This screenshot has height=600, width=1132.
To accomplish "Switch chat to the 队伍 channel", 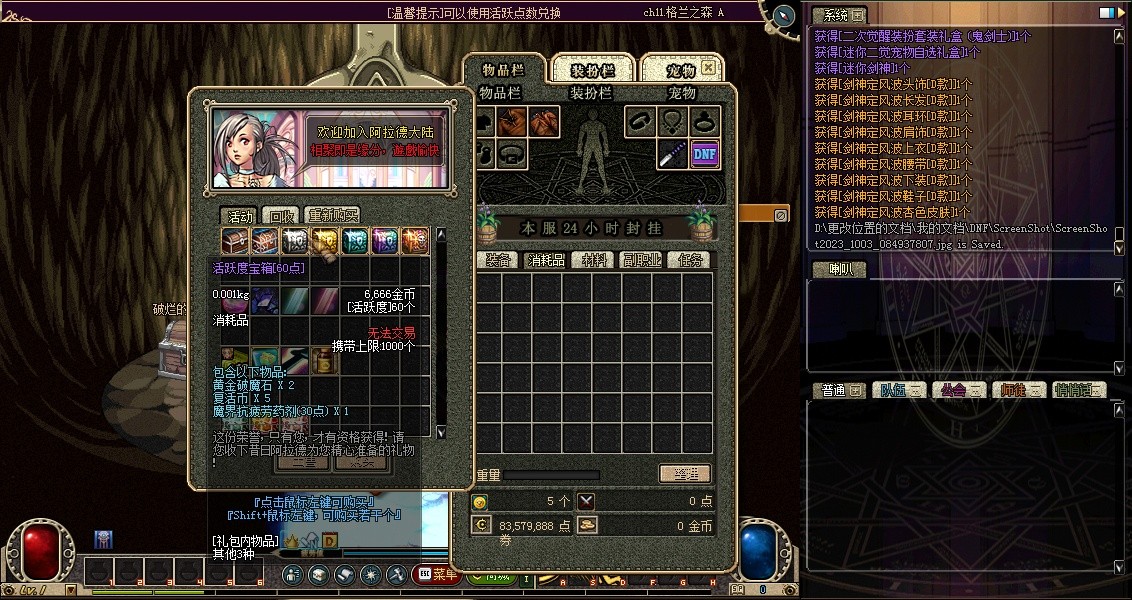I will 900,390.
